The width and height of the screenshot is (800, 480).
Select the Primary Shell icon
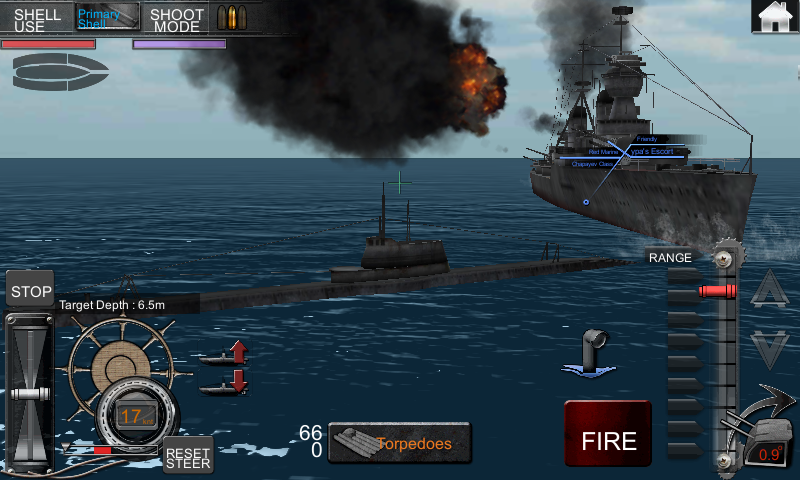pyautogui.click(x=107, y=18)
